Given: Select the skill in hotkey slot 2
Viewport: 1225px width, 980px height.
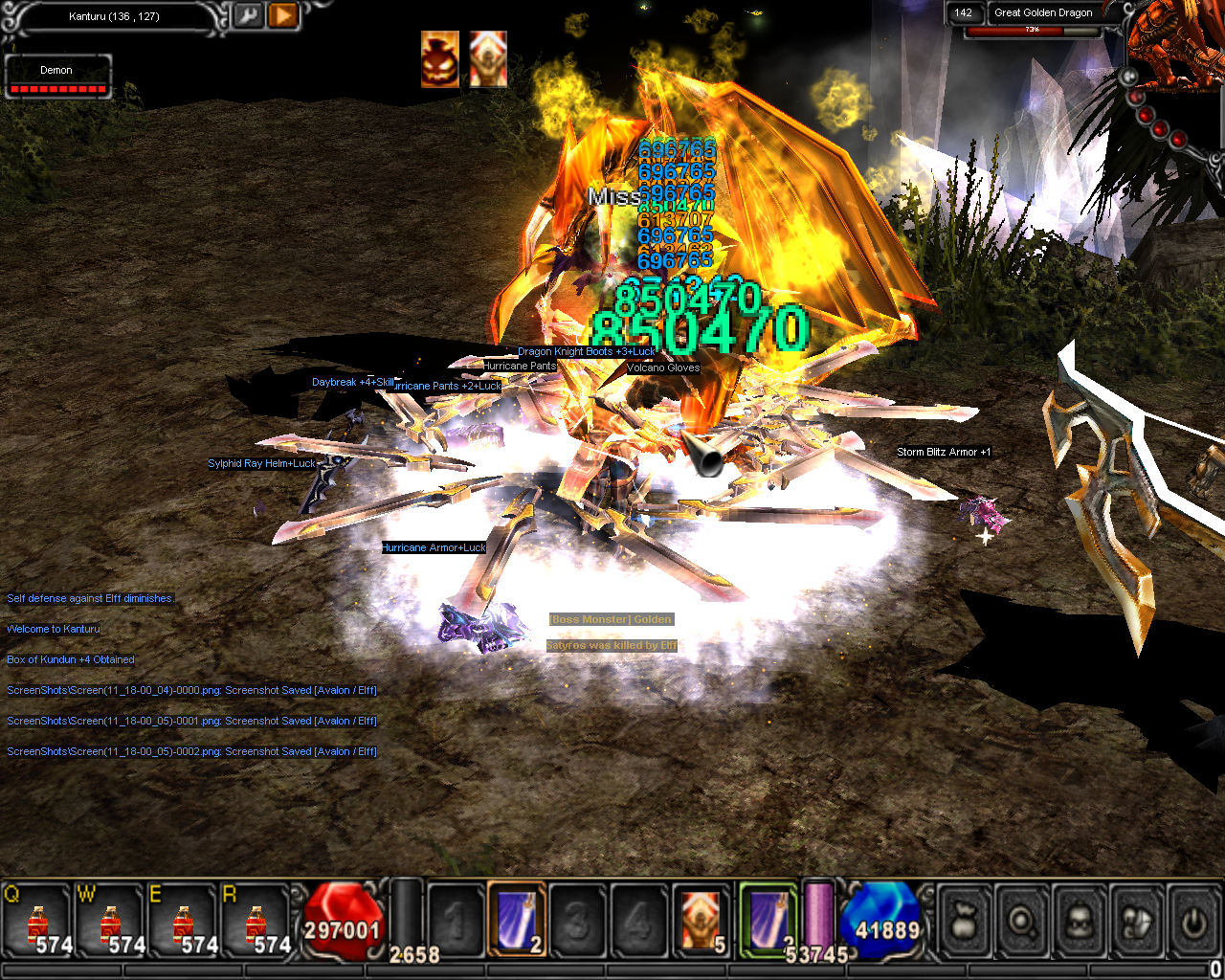Looking at the screenshot, I should 517,920.
